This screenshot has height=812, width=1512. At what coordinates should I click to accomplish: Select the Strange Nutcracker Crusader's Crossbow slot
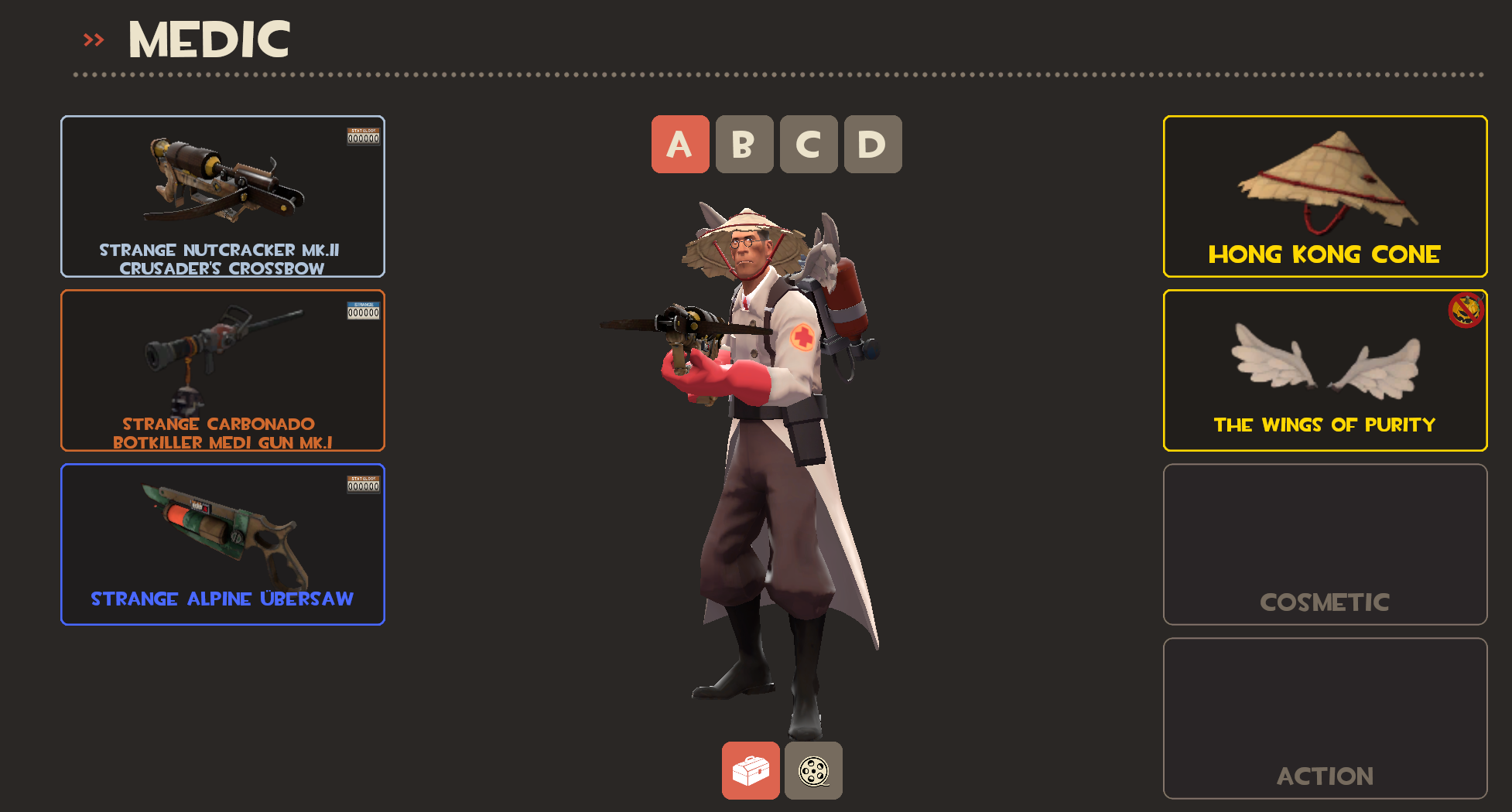tap(223, 196)
